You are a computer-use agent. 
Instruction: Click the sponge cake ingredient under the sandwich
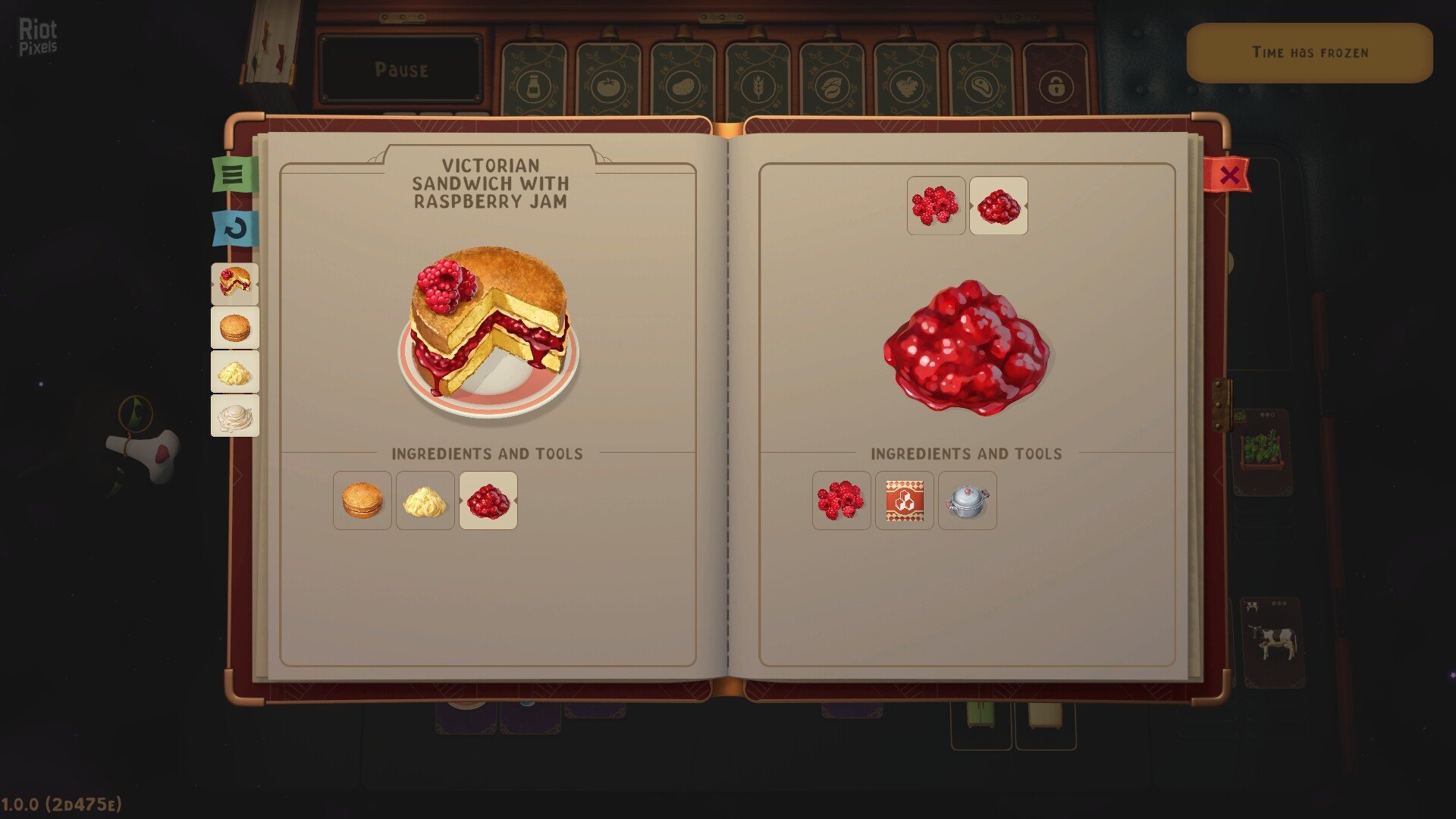click(362, 500)
